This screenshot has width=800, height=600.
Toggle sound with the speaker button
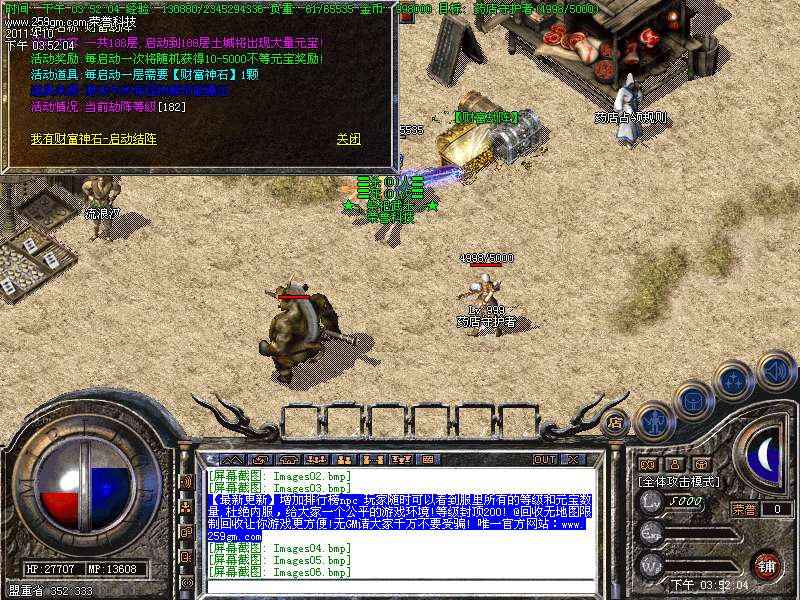pyautogui.click(x=775, y=371)
